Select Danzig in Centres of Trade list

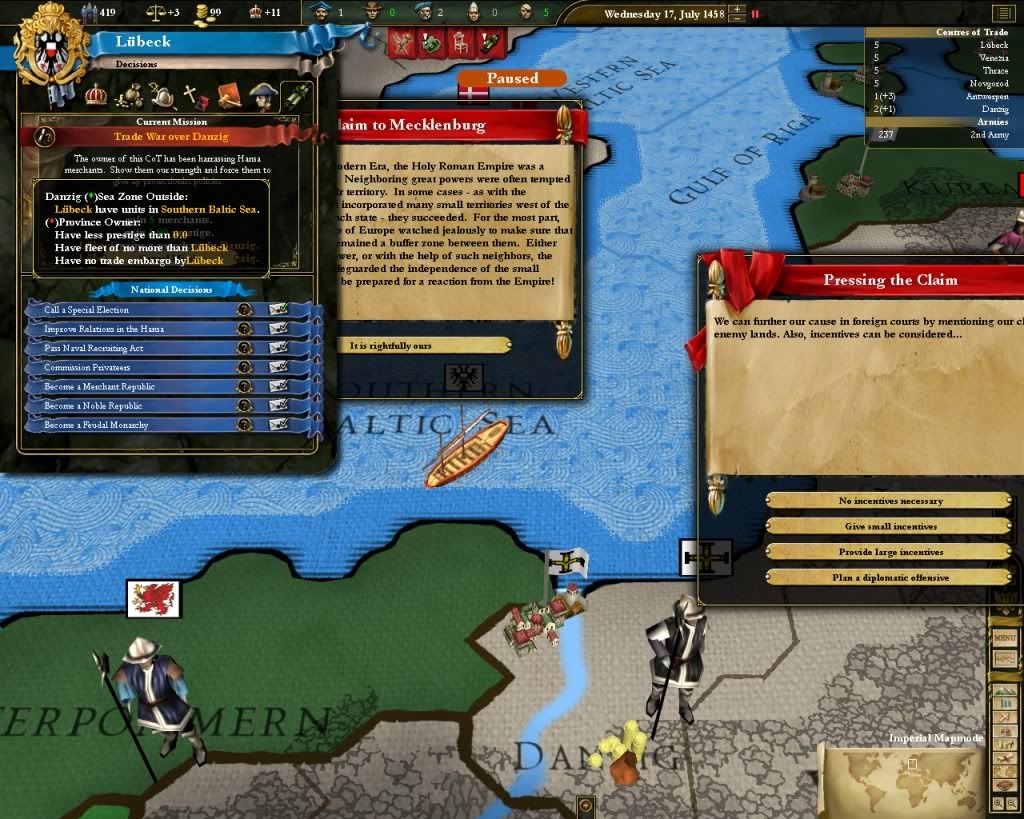pyautogui.click(x=993, y=109)
